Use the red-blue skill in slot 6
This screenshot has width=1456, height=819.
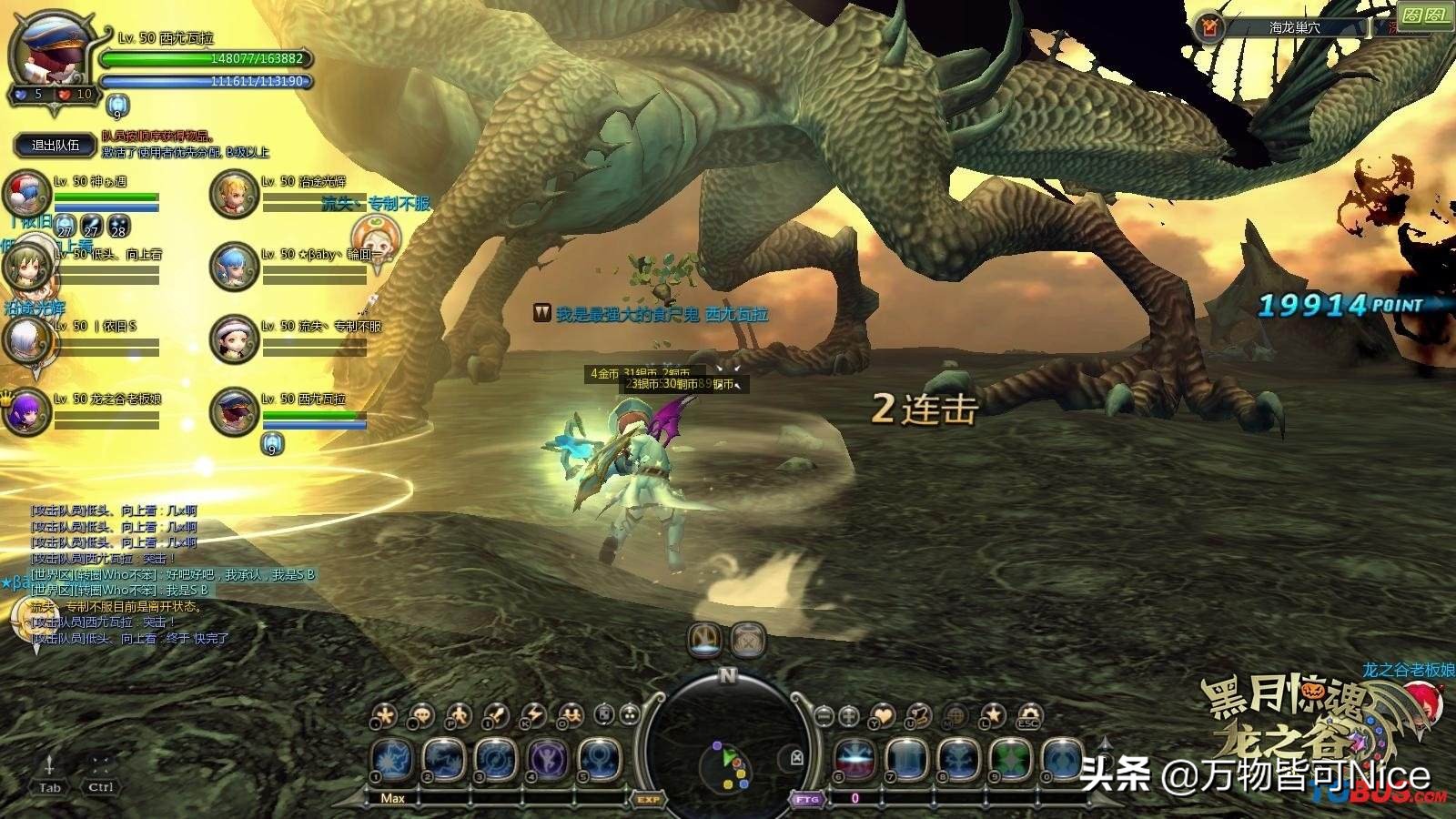[x=855, y=759]
